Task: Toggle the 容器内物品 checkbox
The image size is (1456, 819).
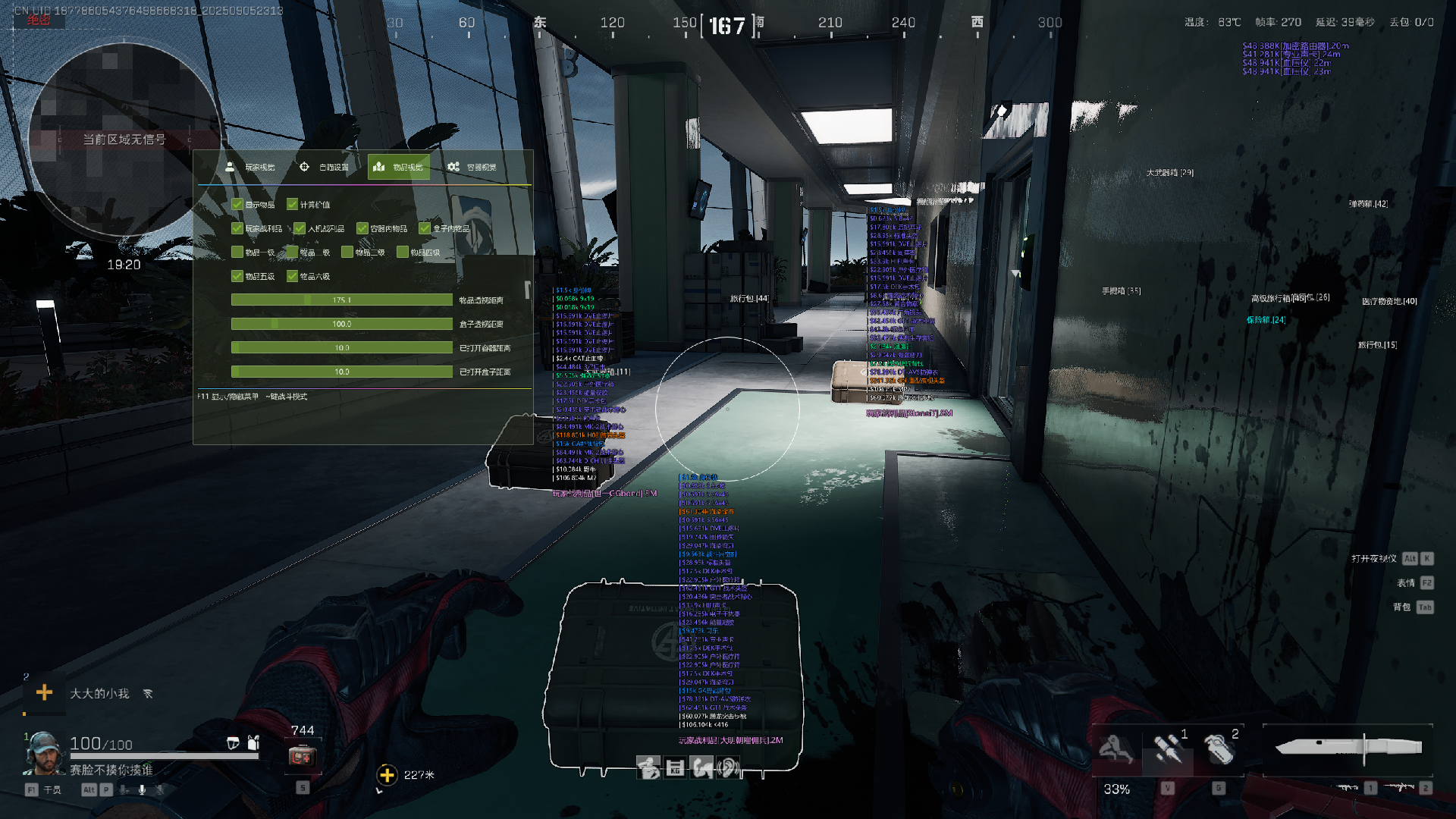Action: tap(362, 228)
